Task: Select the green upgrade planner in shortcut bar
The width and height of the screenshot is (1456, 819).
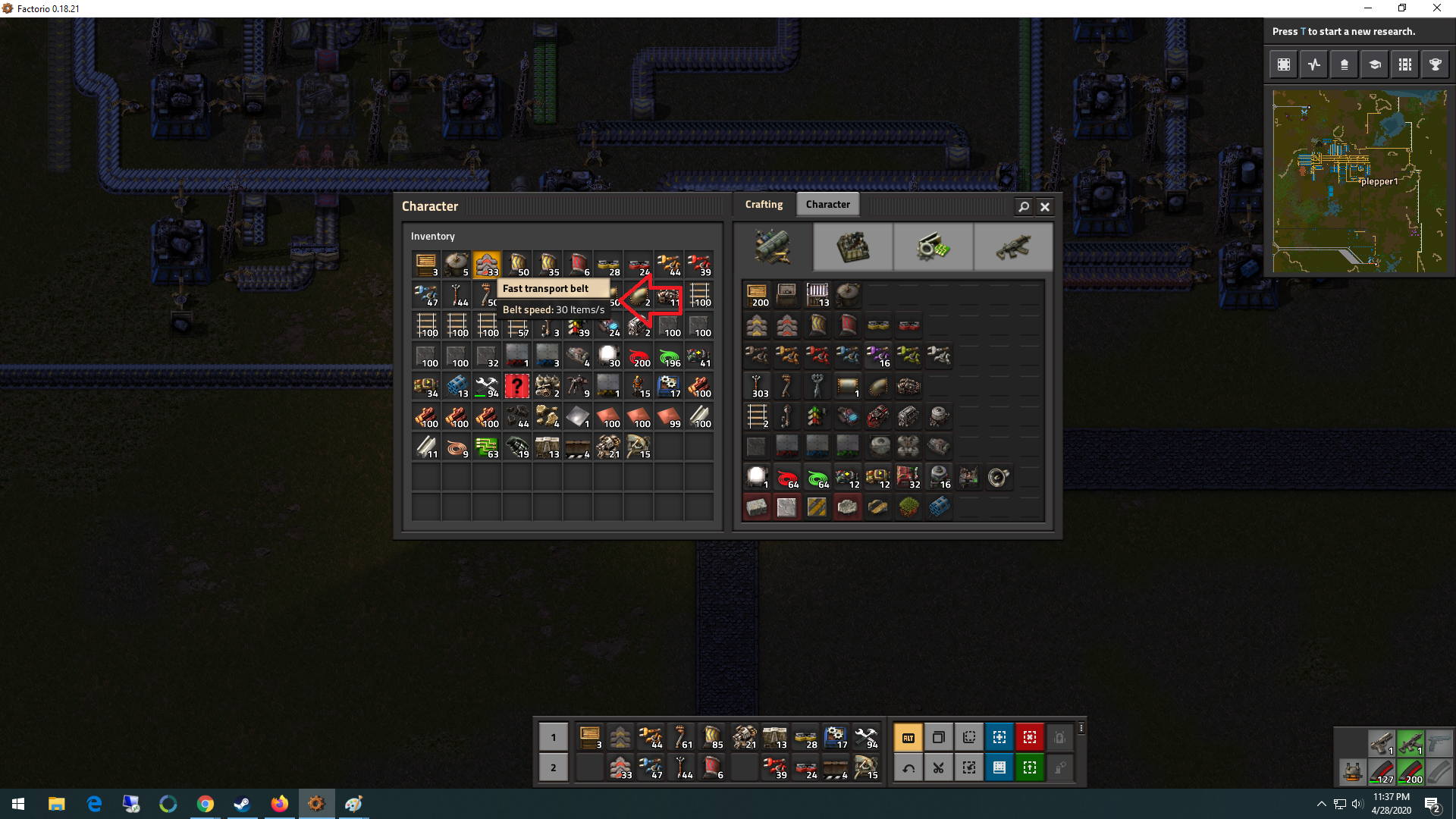Action: (x=1029, y=767)
